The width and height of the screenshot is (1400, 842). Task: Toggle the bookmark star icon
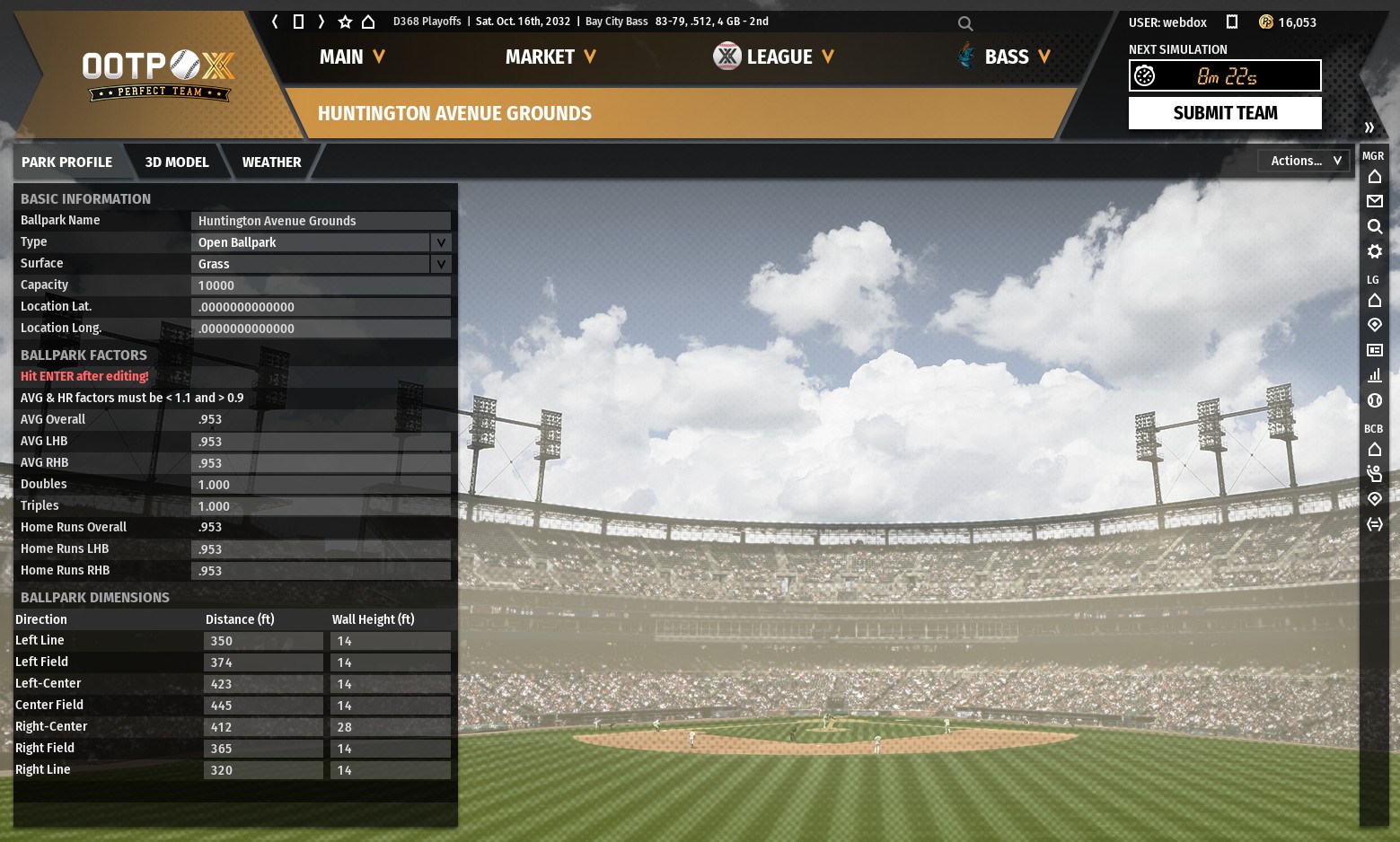click(345, 22)
